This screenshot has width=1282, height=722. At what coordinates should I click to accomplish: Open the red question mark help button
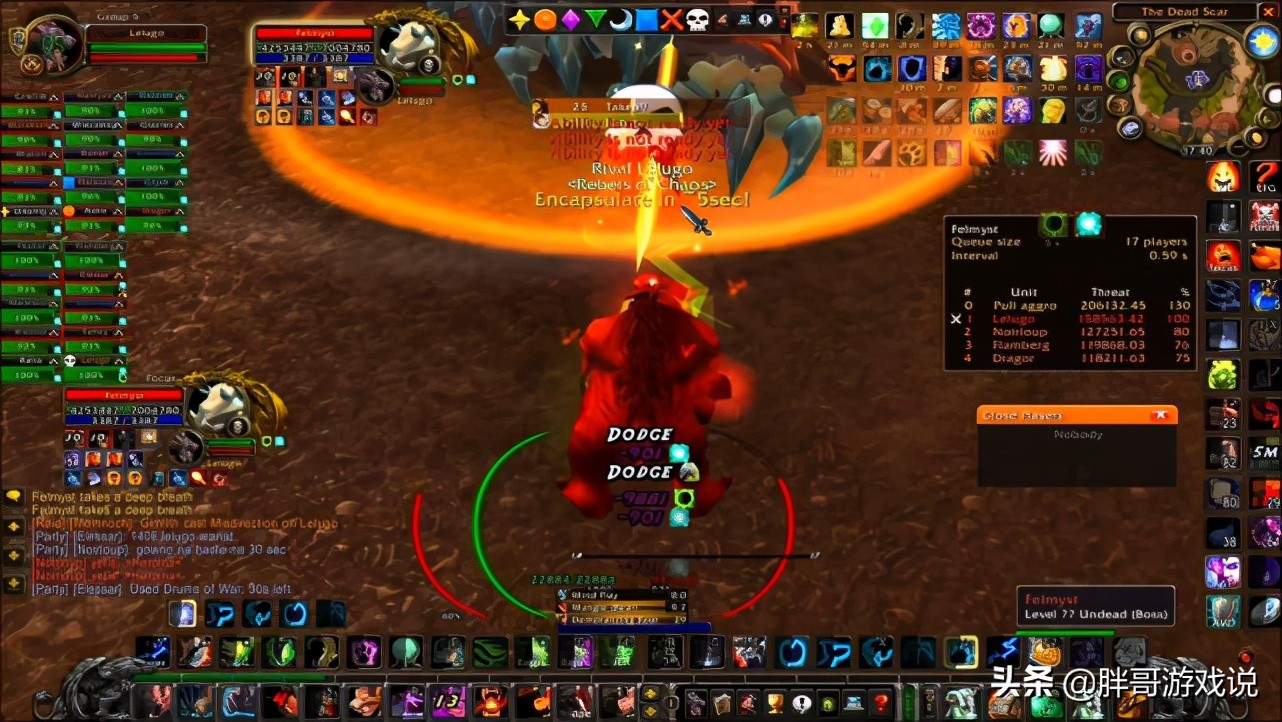[881, 703]
